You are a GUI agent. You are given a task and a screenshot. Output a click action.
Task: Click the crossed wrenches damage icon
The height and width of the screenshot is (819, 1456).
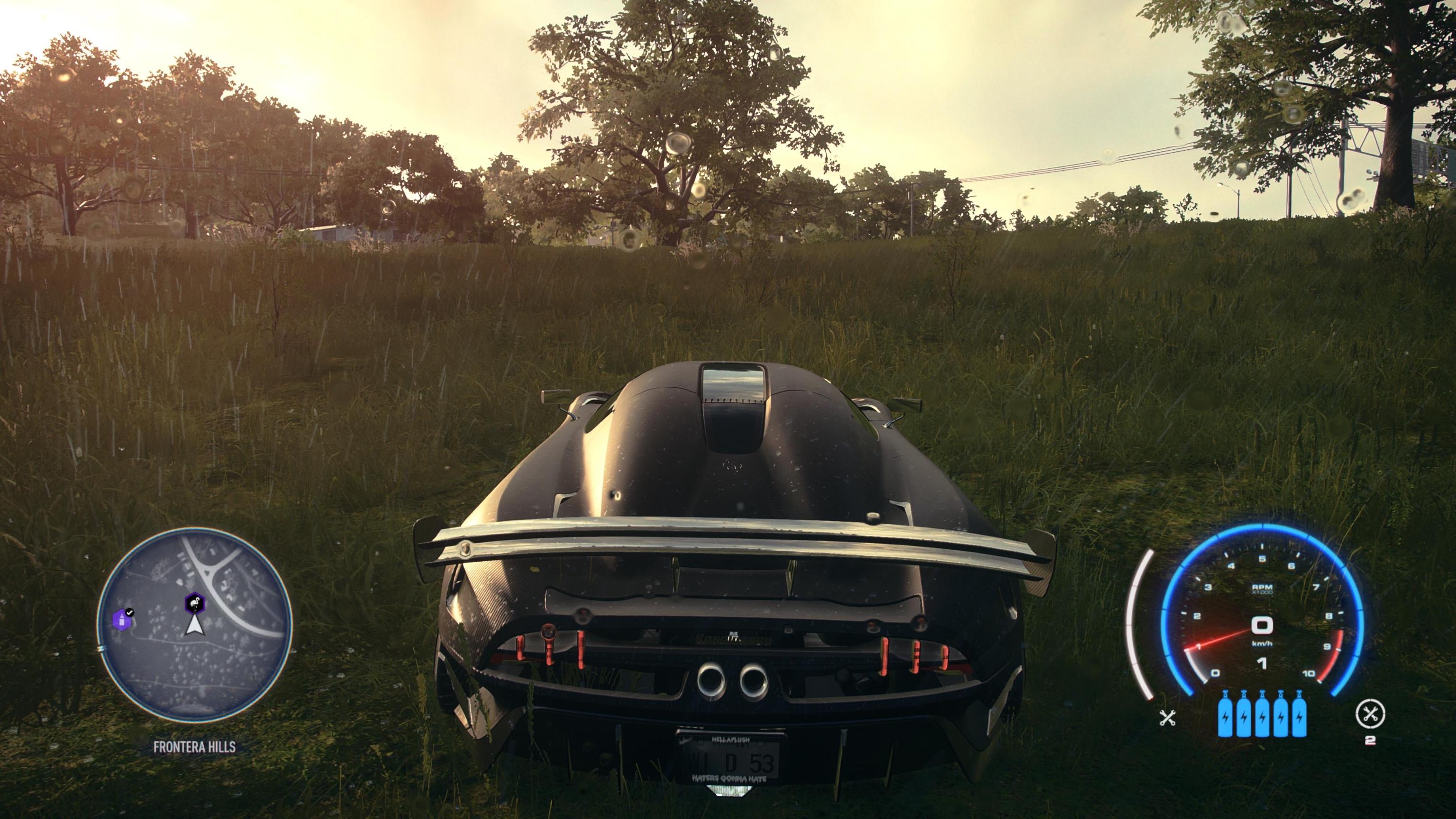pos(1167,718)
